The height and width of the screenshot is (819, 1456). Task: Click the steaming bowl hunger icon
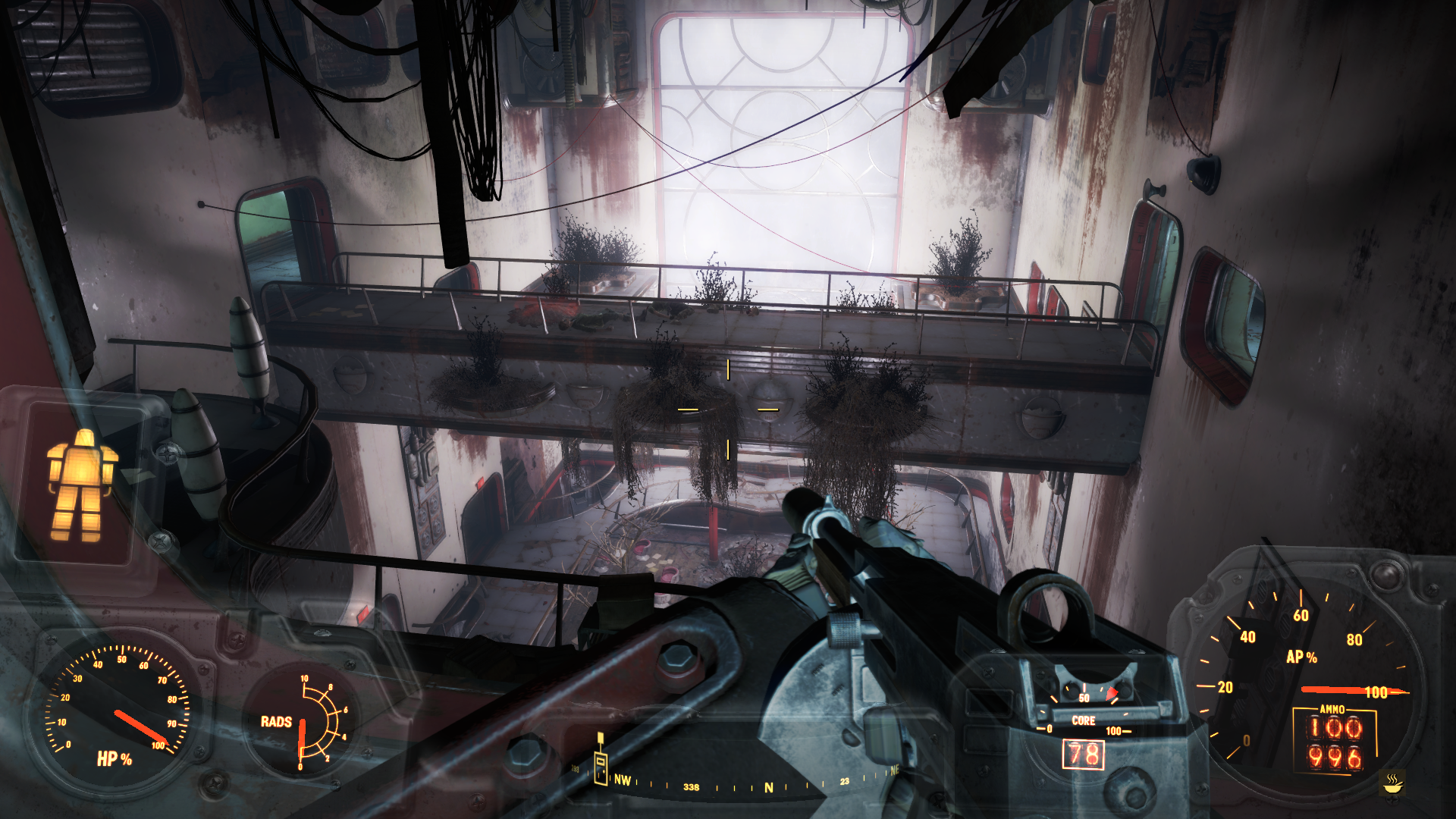tap(1392, 783)
